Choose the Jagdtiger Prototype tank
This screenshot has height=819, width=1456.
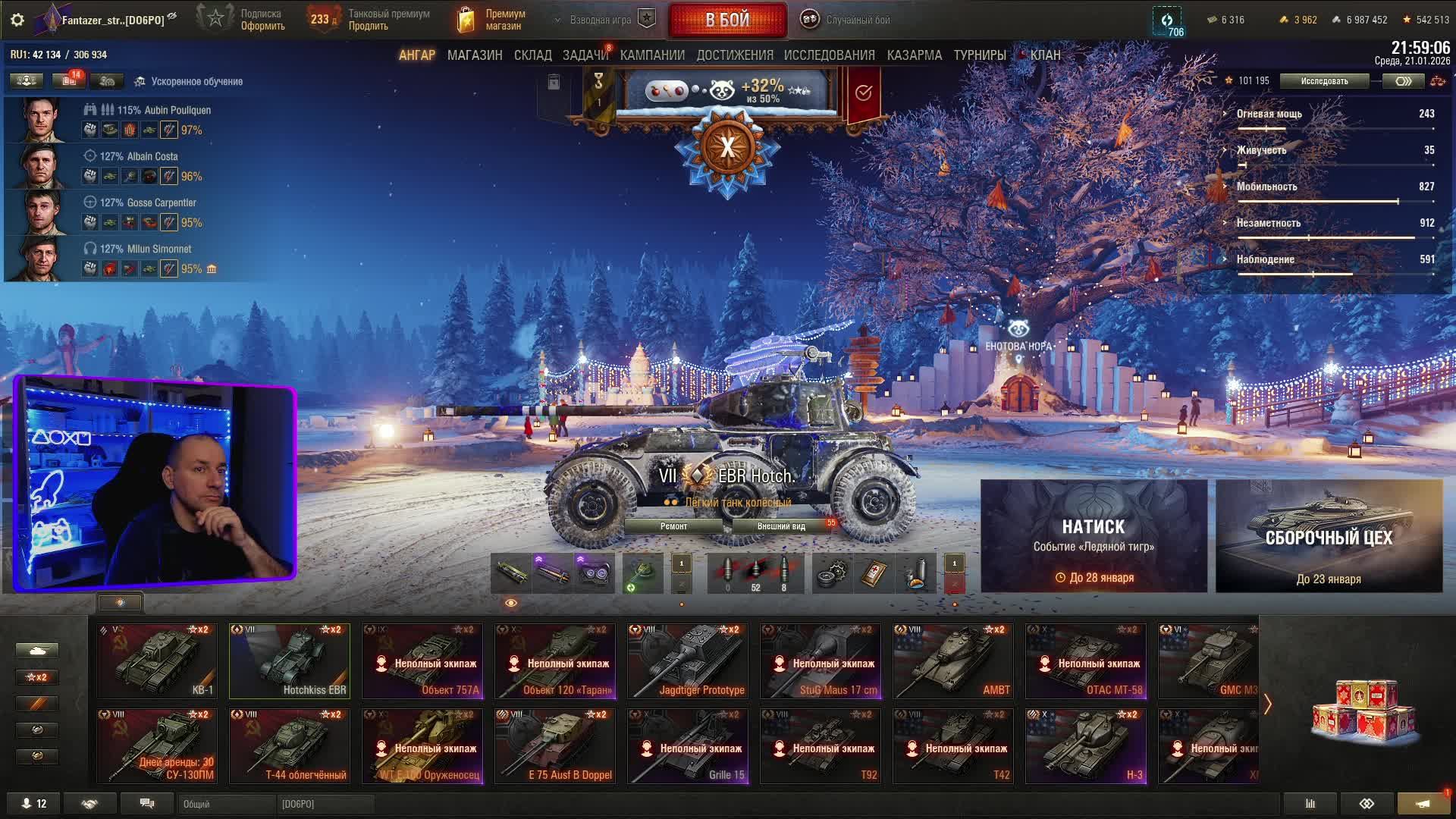point(688,661)
